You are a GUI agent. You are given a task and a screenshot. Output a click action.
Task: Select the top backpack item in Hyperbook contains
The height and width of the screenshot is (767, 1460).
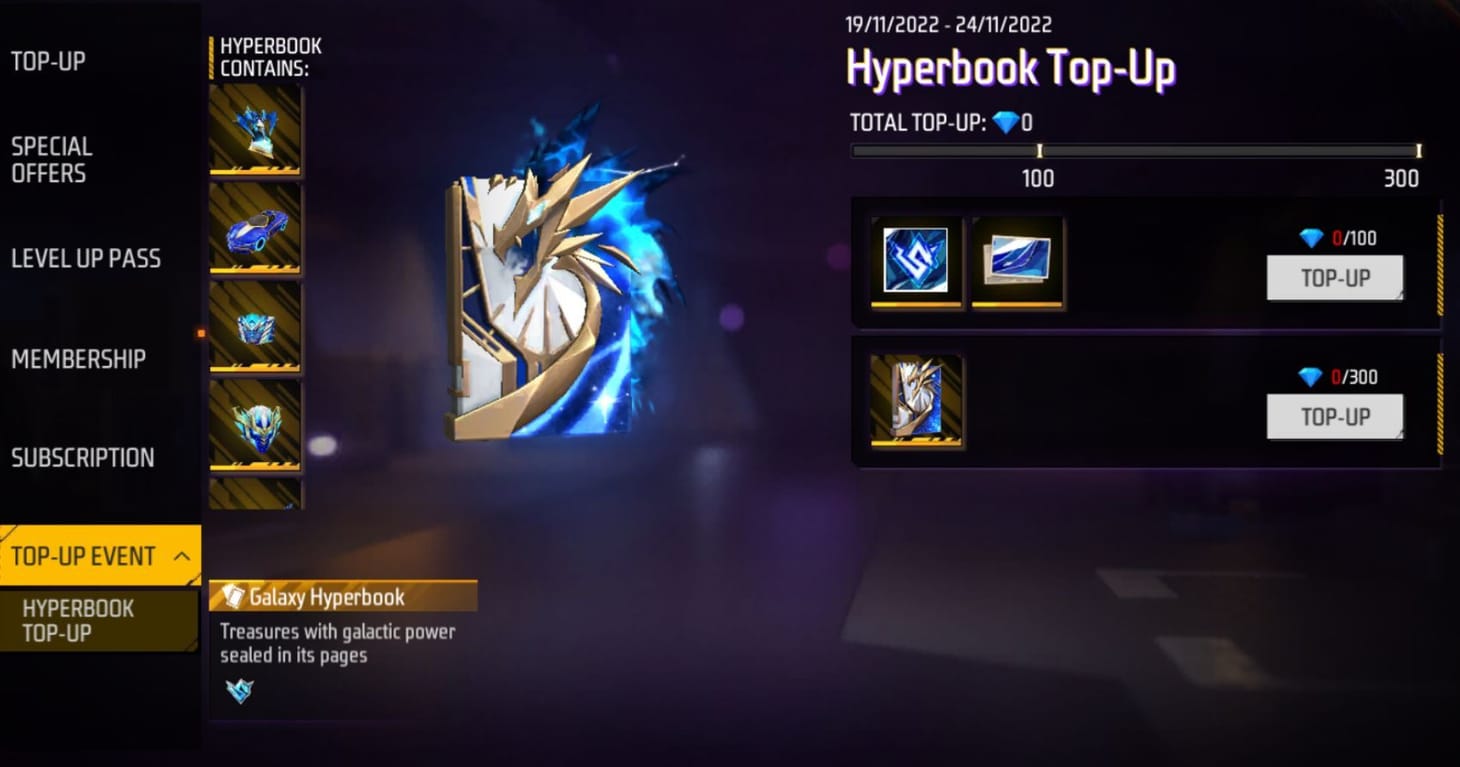click(255, 130)
